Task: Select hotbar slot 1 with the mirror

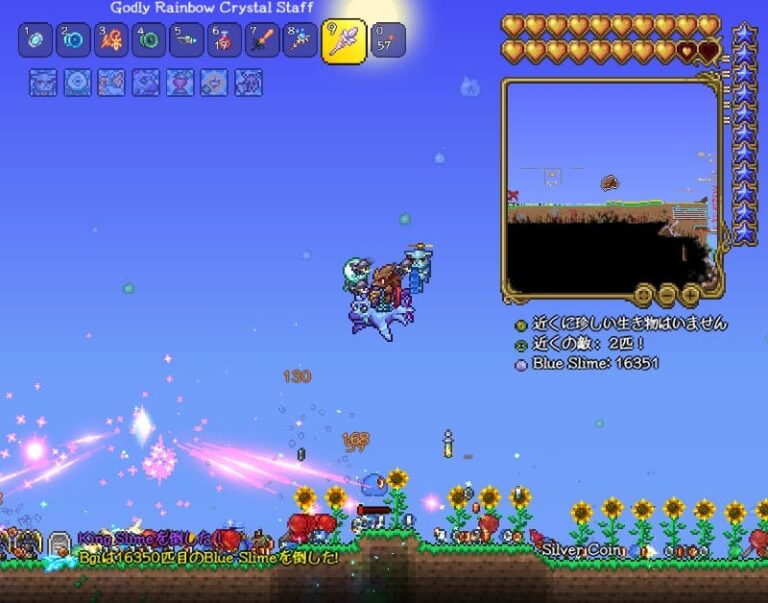Action: point(35,41)
